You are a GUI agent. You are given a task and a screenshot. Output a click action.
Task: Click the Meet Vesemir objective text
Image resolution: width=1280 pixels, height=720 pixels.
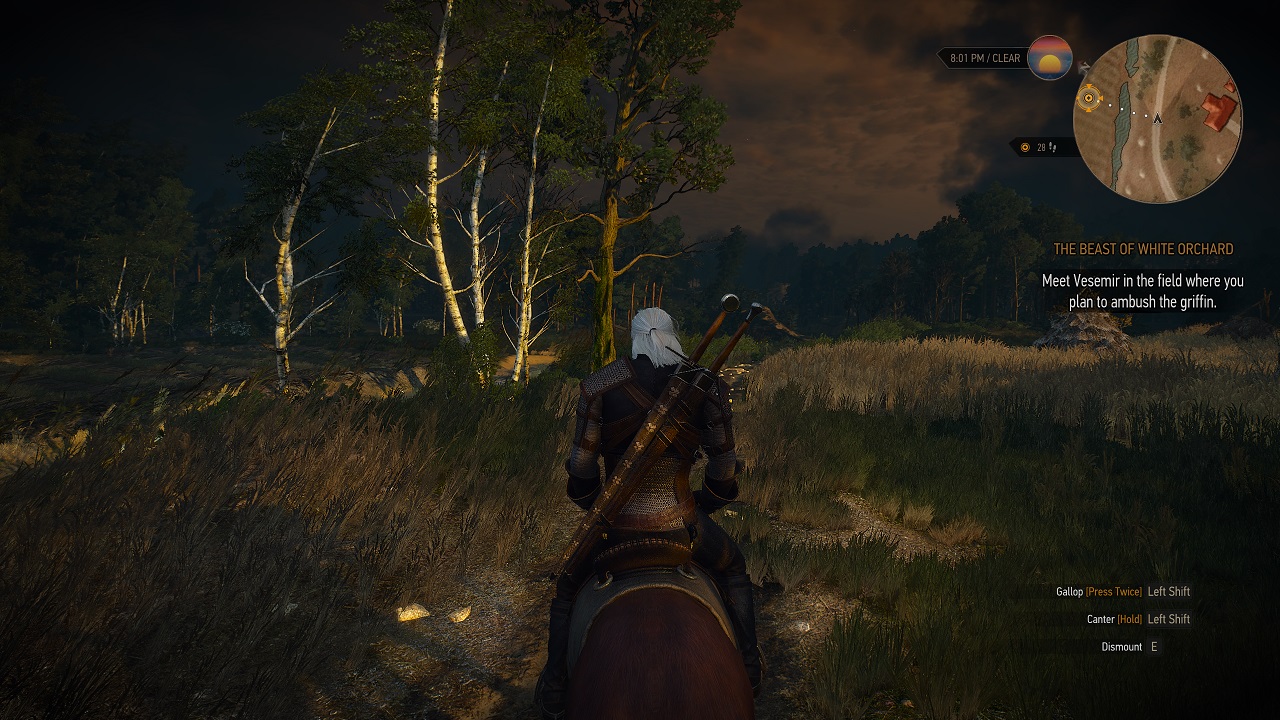(1142, 291)
